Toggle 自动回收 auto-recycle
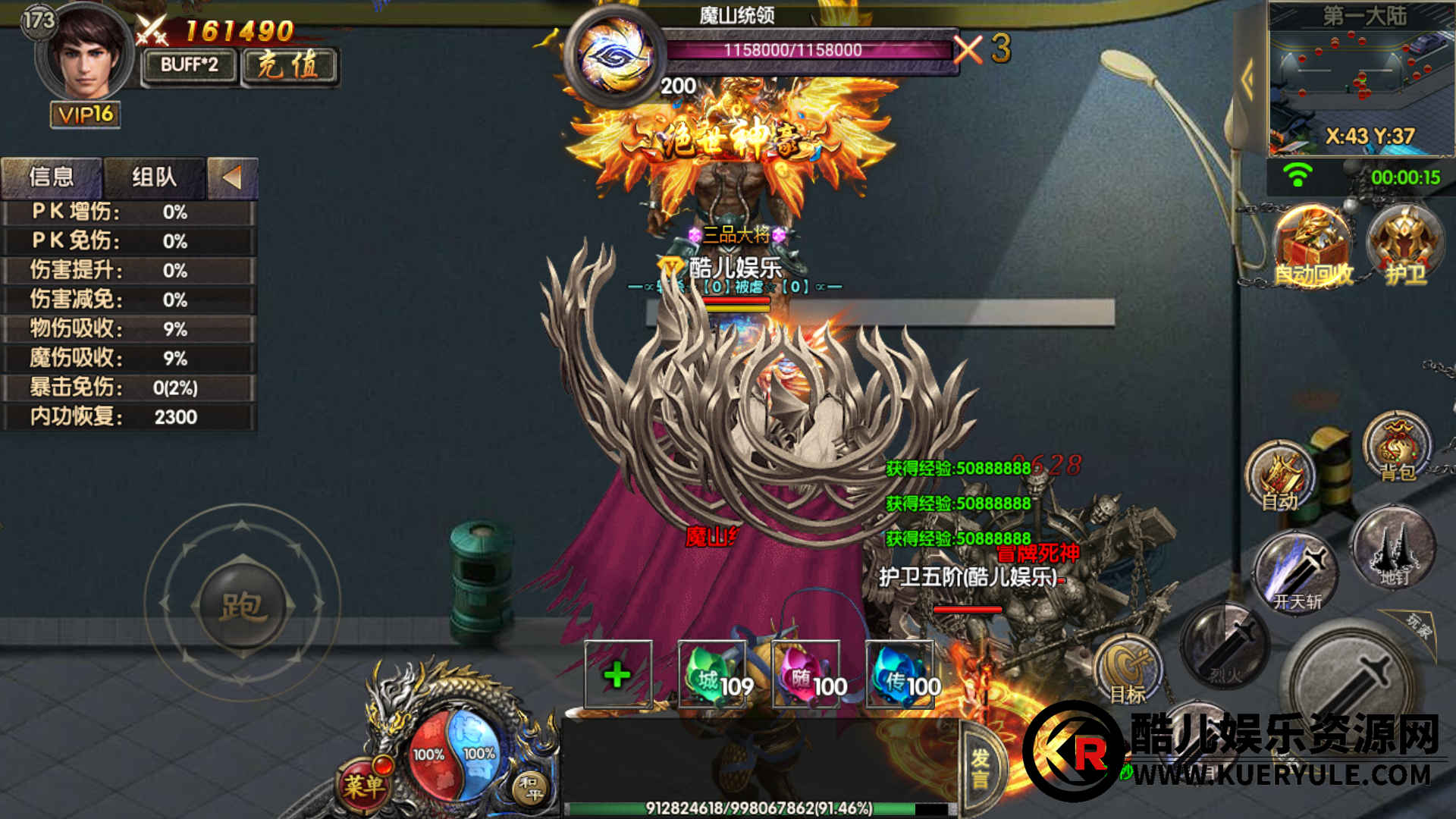Image resolution: width=1456 pixels, height=819 pixels. point(1313,246)
